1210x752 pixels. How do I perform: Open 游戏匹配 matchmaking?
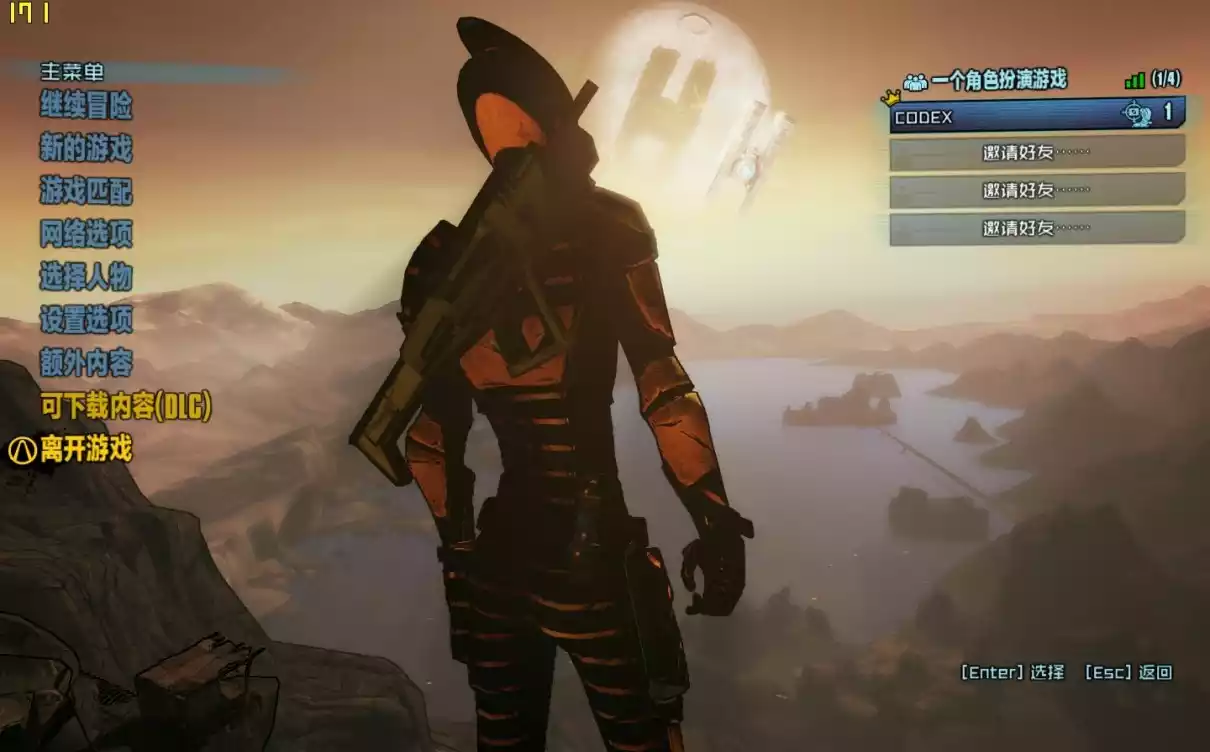pyautogui.click(x=86, y=191)
